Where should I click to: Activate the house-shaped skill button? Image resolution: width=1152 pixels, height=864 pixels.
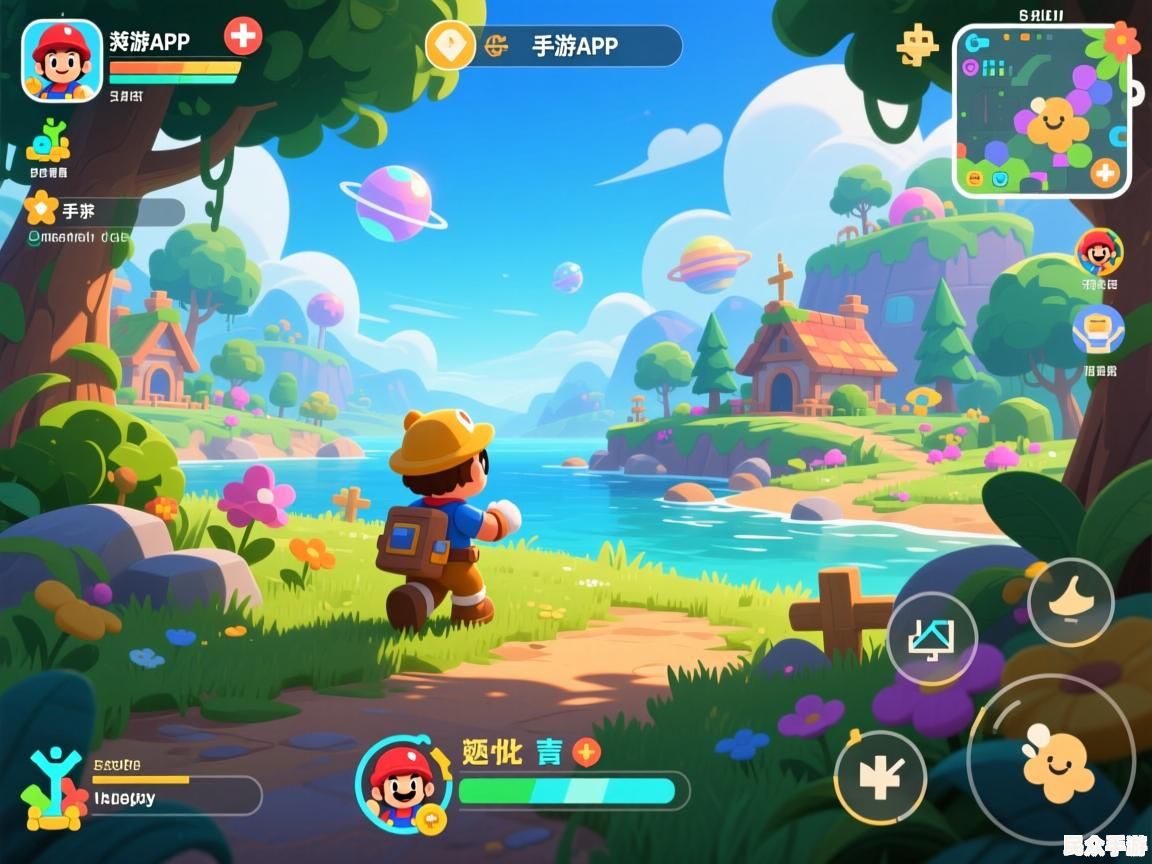pyautogui.click(x=931, y=638)
